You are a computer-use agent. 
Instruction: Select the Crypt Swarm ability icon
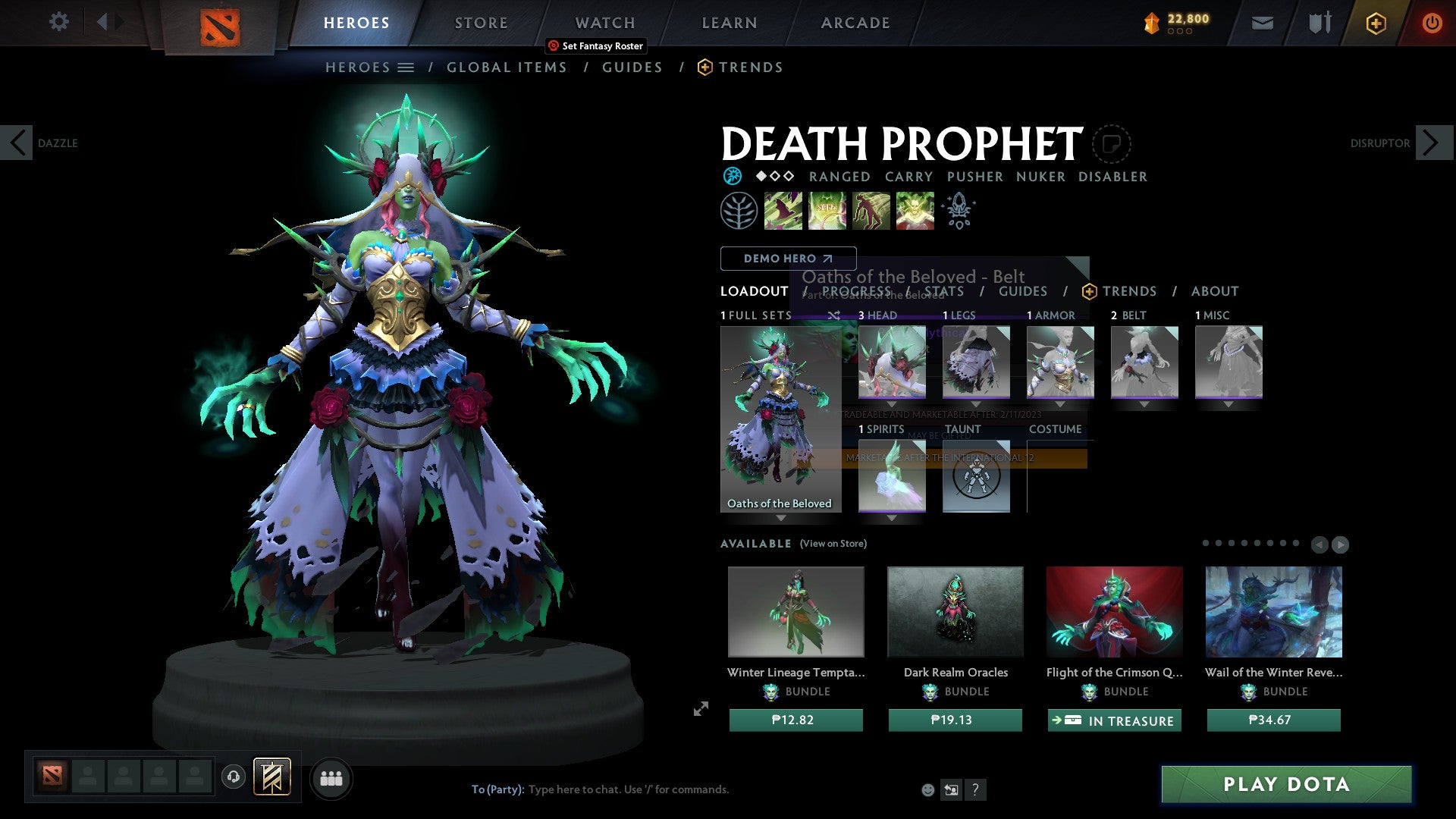click(x=783, y=210)
